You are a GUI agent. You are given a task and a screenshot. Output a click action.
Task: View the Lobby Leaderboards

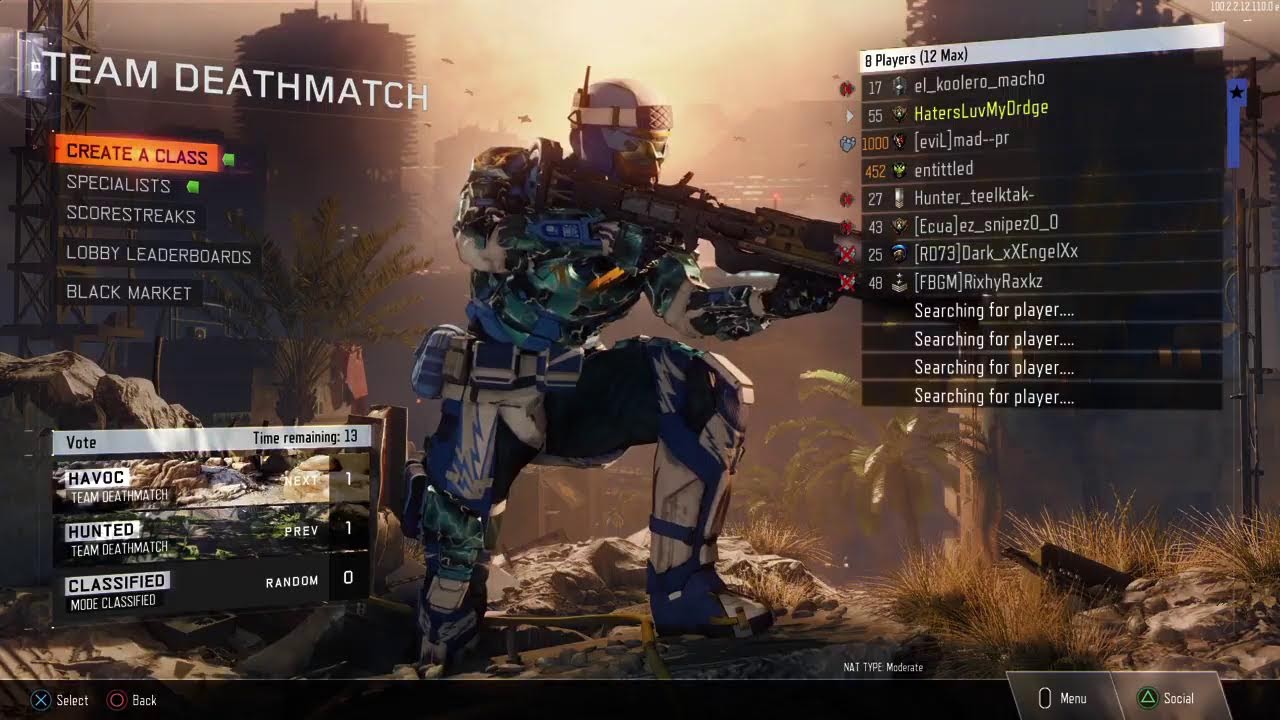pos(158,254)
